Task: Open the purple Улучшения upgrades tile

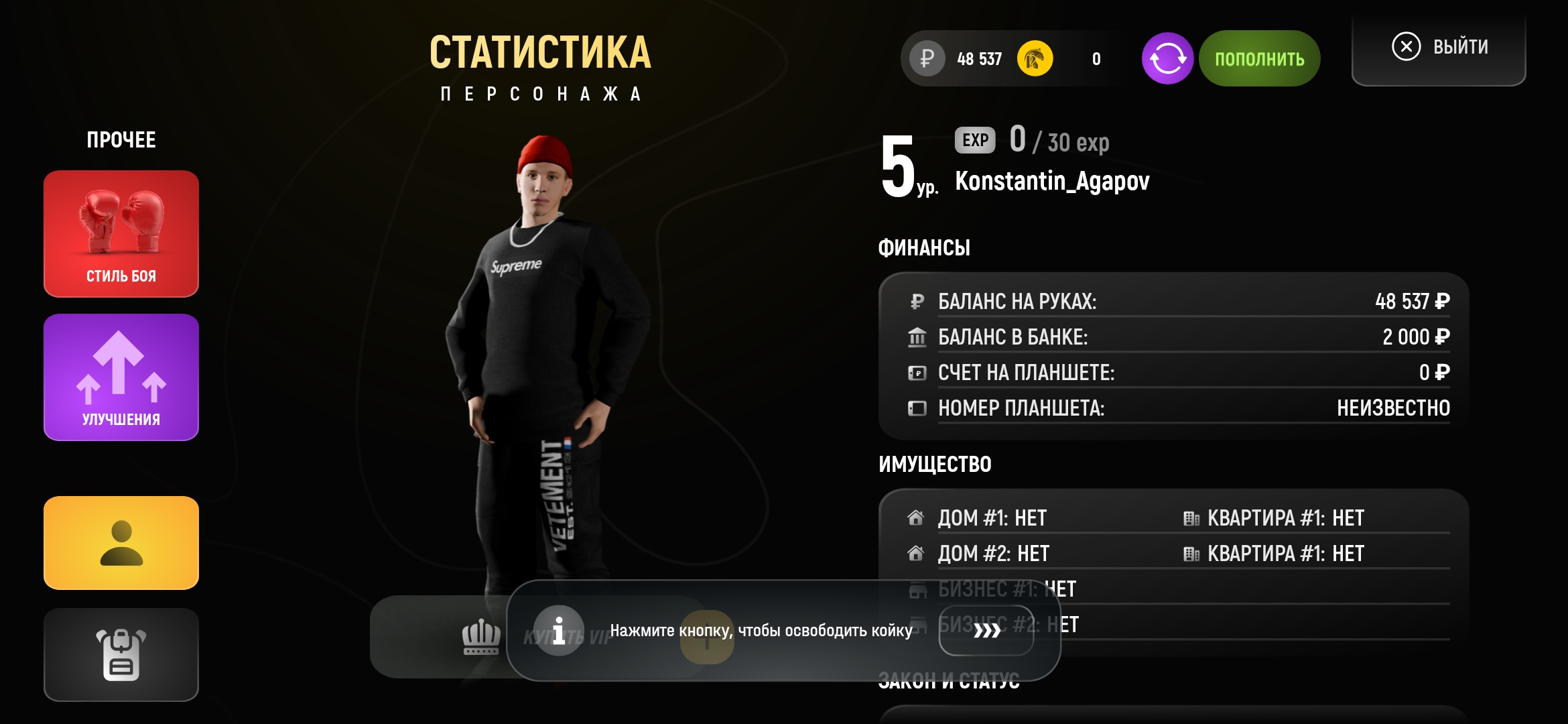Action: click(121, 377)
